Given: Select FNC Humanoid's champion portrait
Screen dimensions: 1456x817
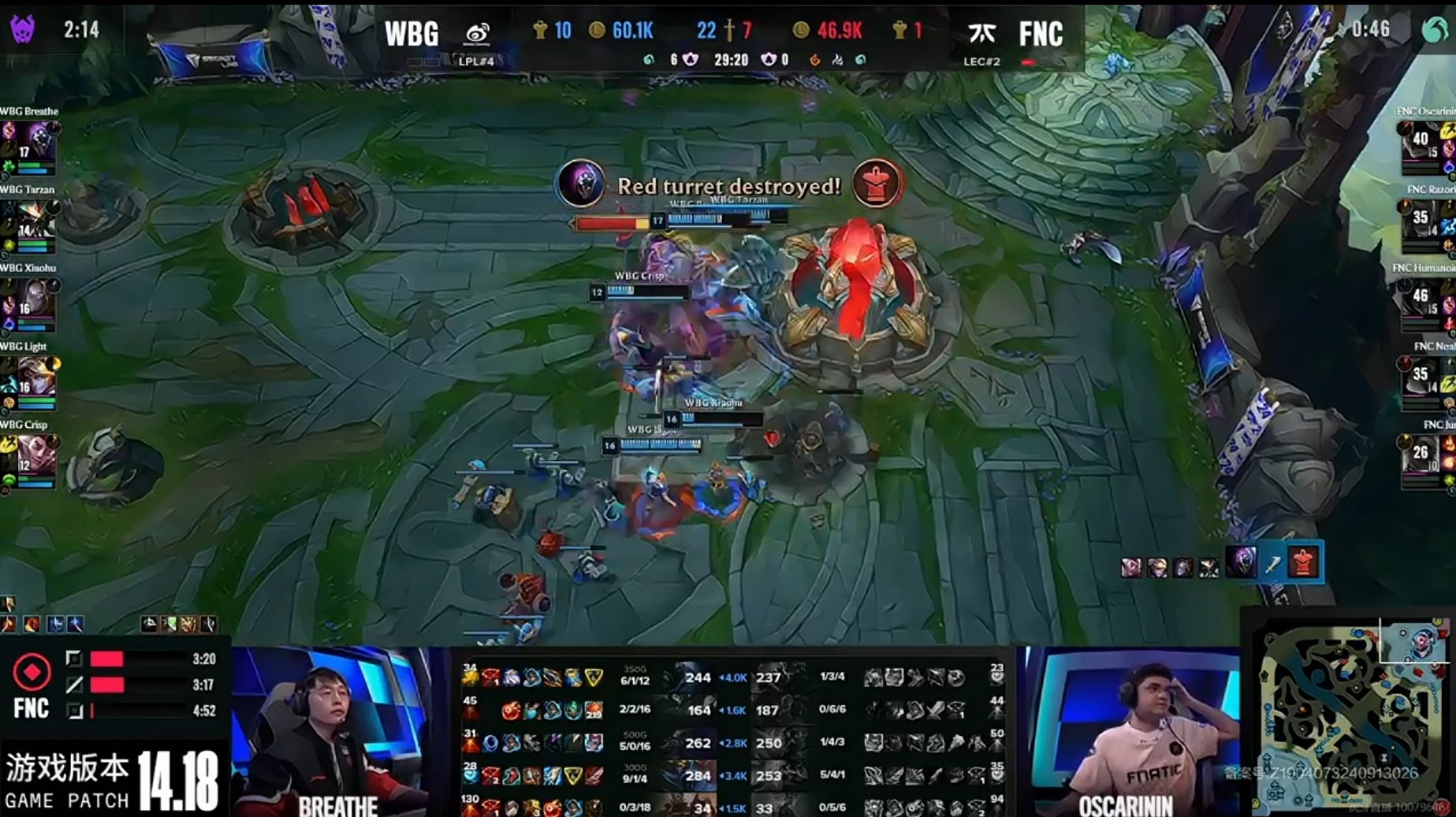Looking at the screenshot, I should 1421,299.
